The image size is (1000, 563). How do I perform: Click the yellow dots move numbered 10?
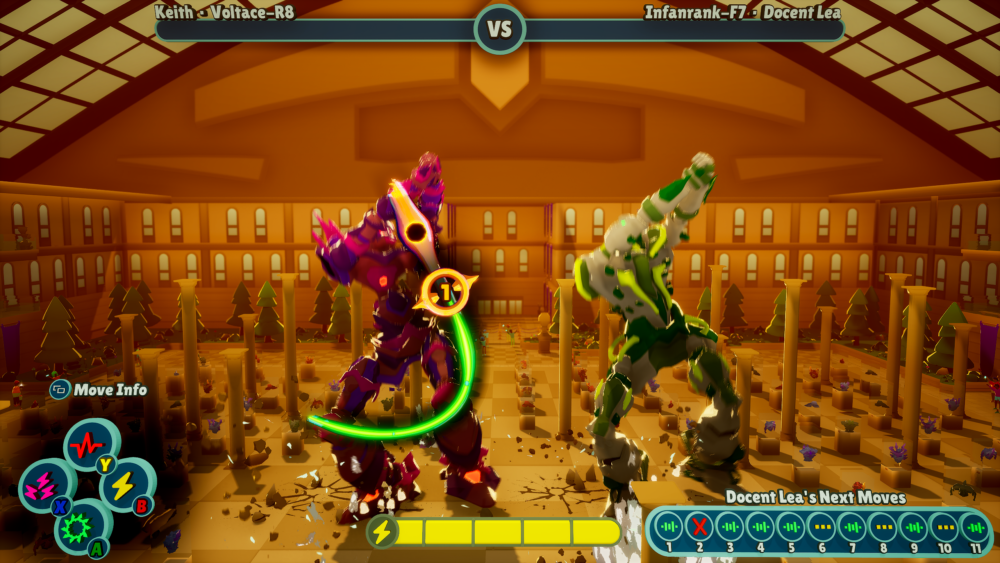pos(945,526)
